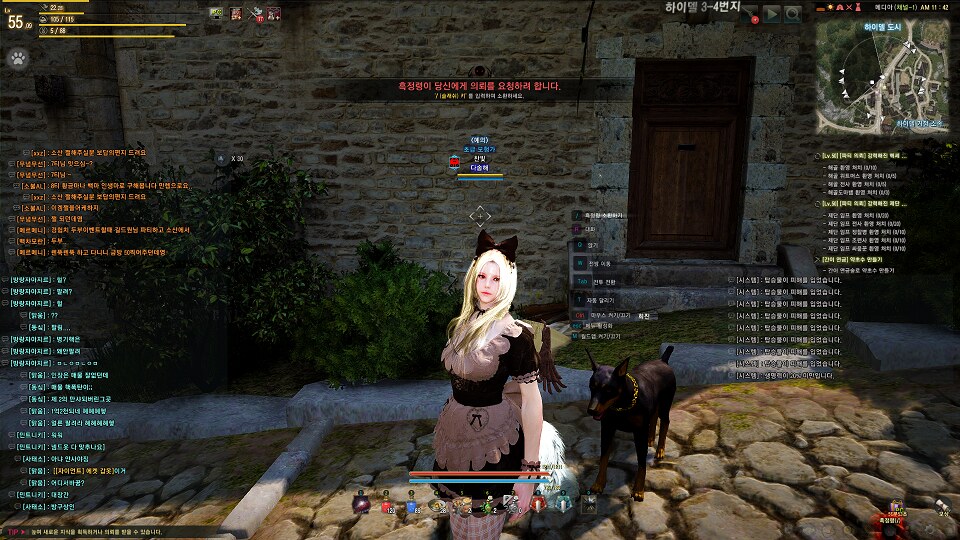Click the green play arrow button
The width and height of the screenshot is (960, 540).
[x=772, y=14]
